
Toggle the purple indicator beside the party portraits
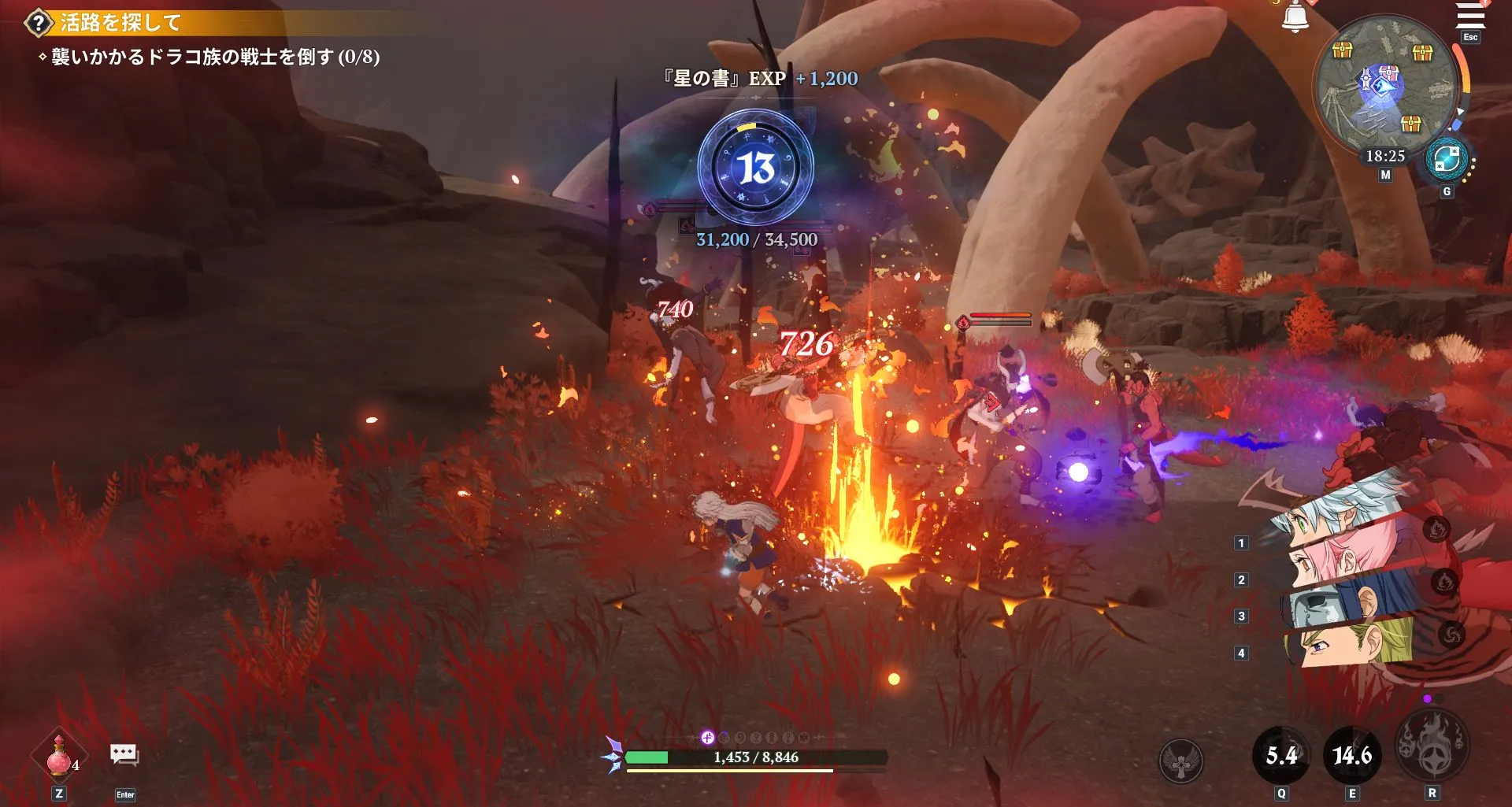(1427, 698)
